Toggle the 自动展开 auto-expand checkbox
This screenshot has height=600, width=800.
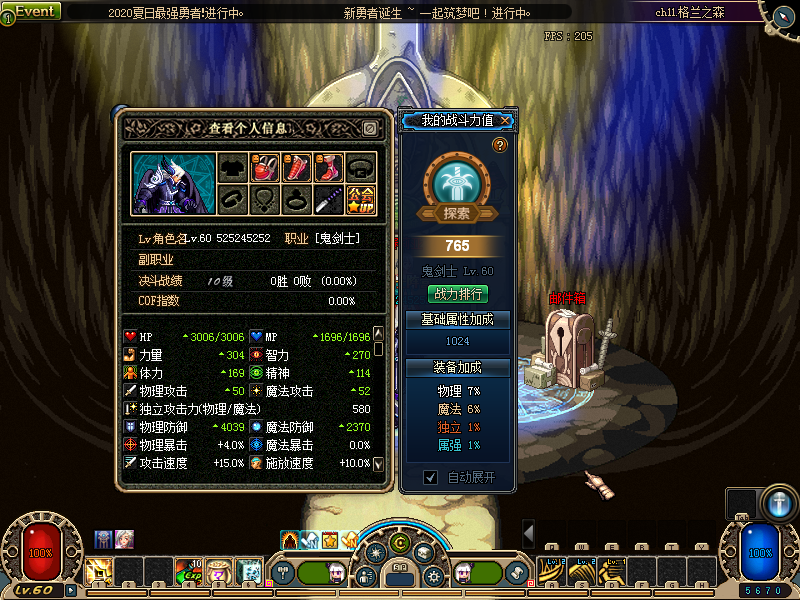click(431, 478)
